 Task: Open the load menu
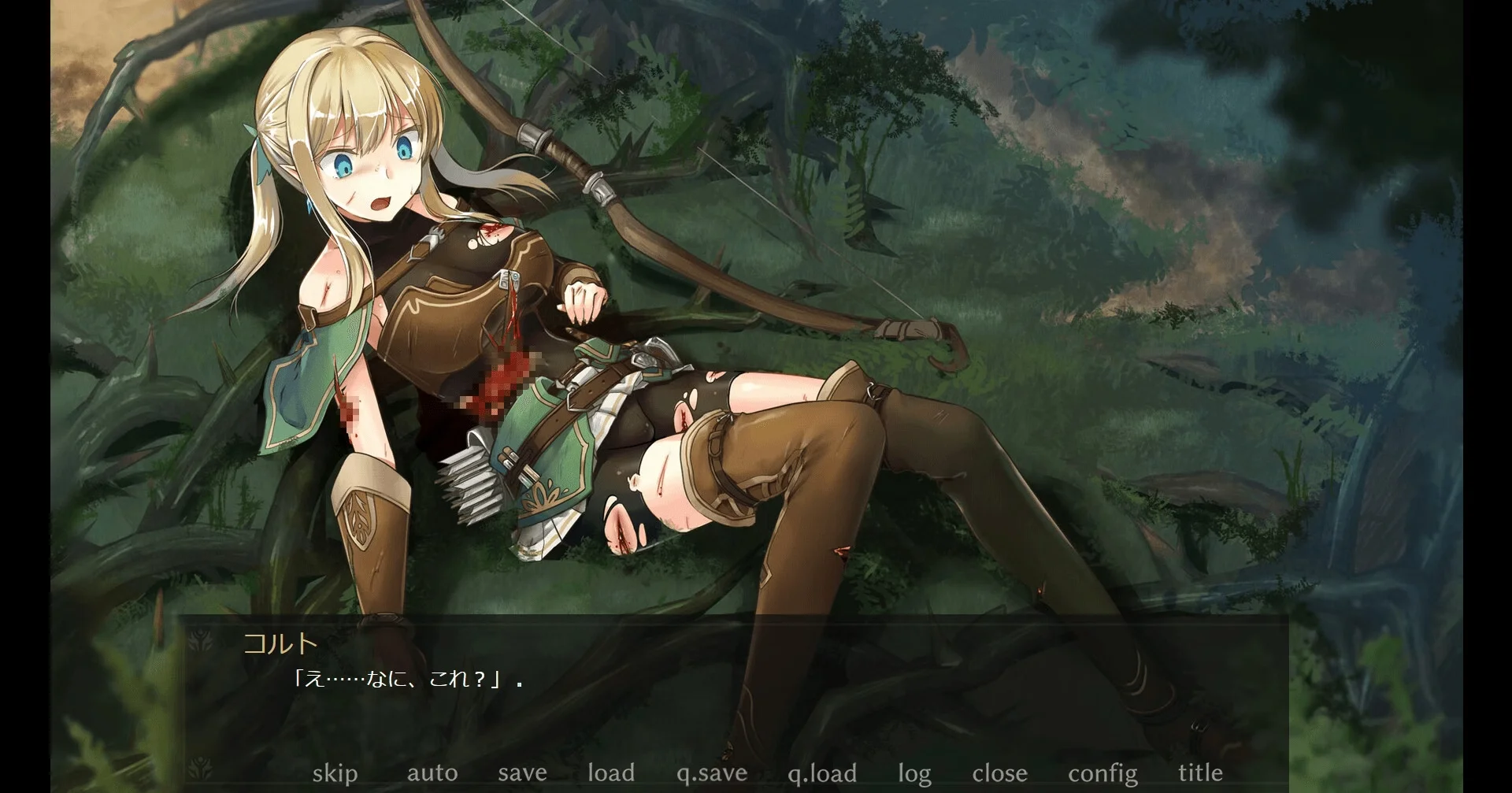tap(611, 773)
